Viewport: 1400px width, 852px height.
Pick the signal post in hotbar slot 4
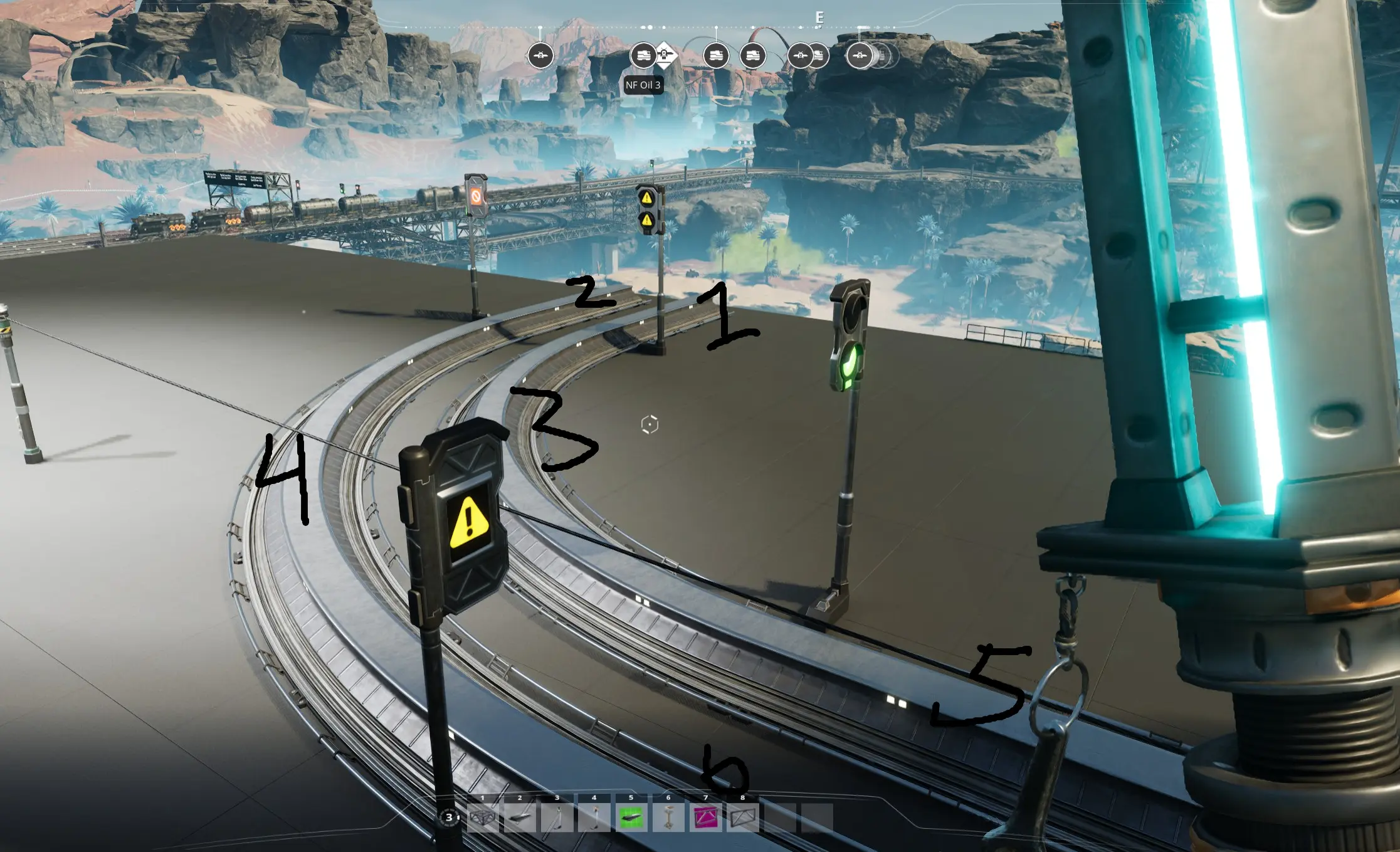[594, 818]
